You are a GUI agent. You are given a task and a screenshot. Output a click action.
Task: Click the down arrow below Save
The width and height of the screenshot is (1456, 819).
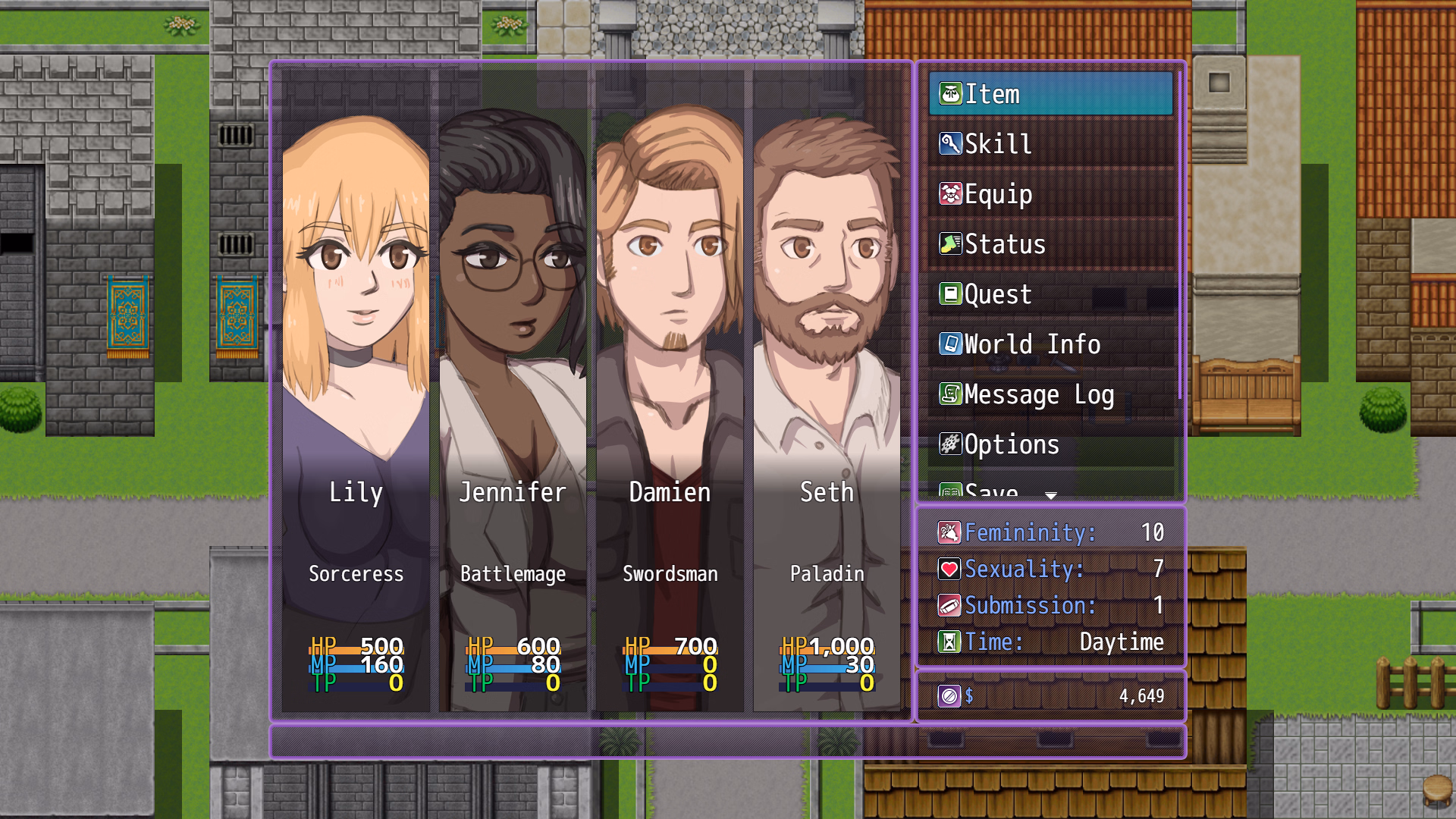1051,494
